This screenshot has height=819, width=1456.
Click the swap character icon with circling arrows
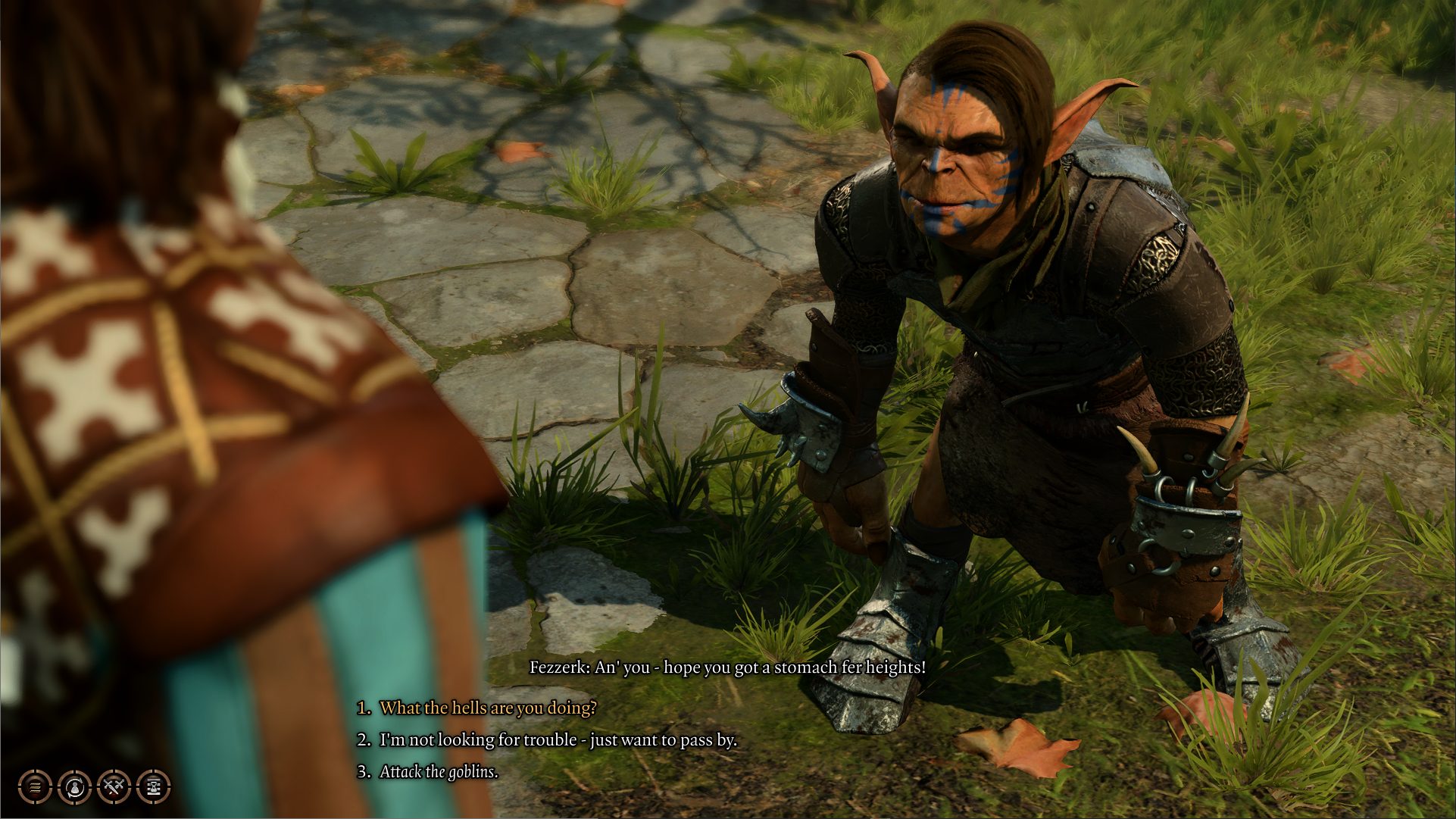pos(74,787)
